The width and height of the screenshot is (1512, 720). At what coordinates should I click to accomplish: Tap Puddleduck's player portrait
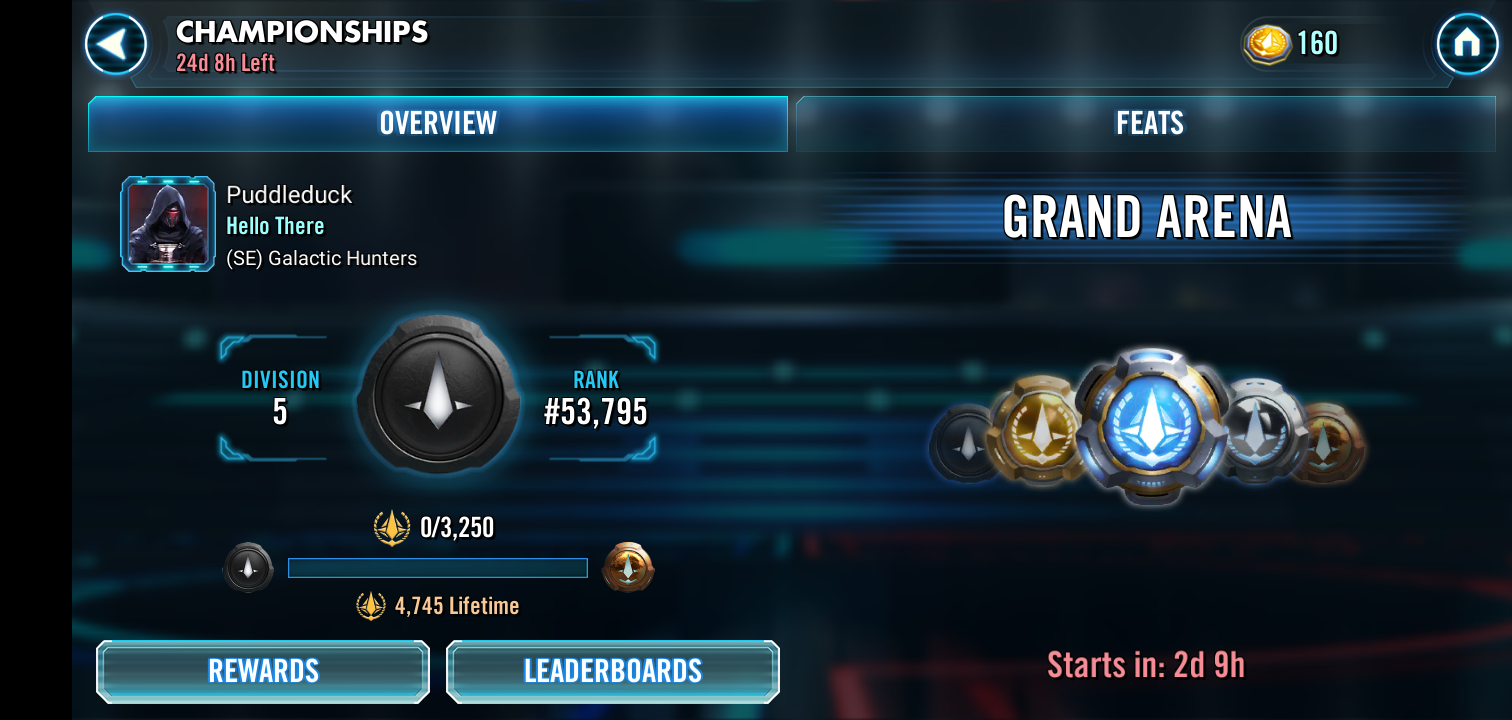click(168, 224)
